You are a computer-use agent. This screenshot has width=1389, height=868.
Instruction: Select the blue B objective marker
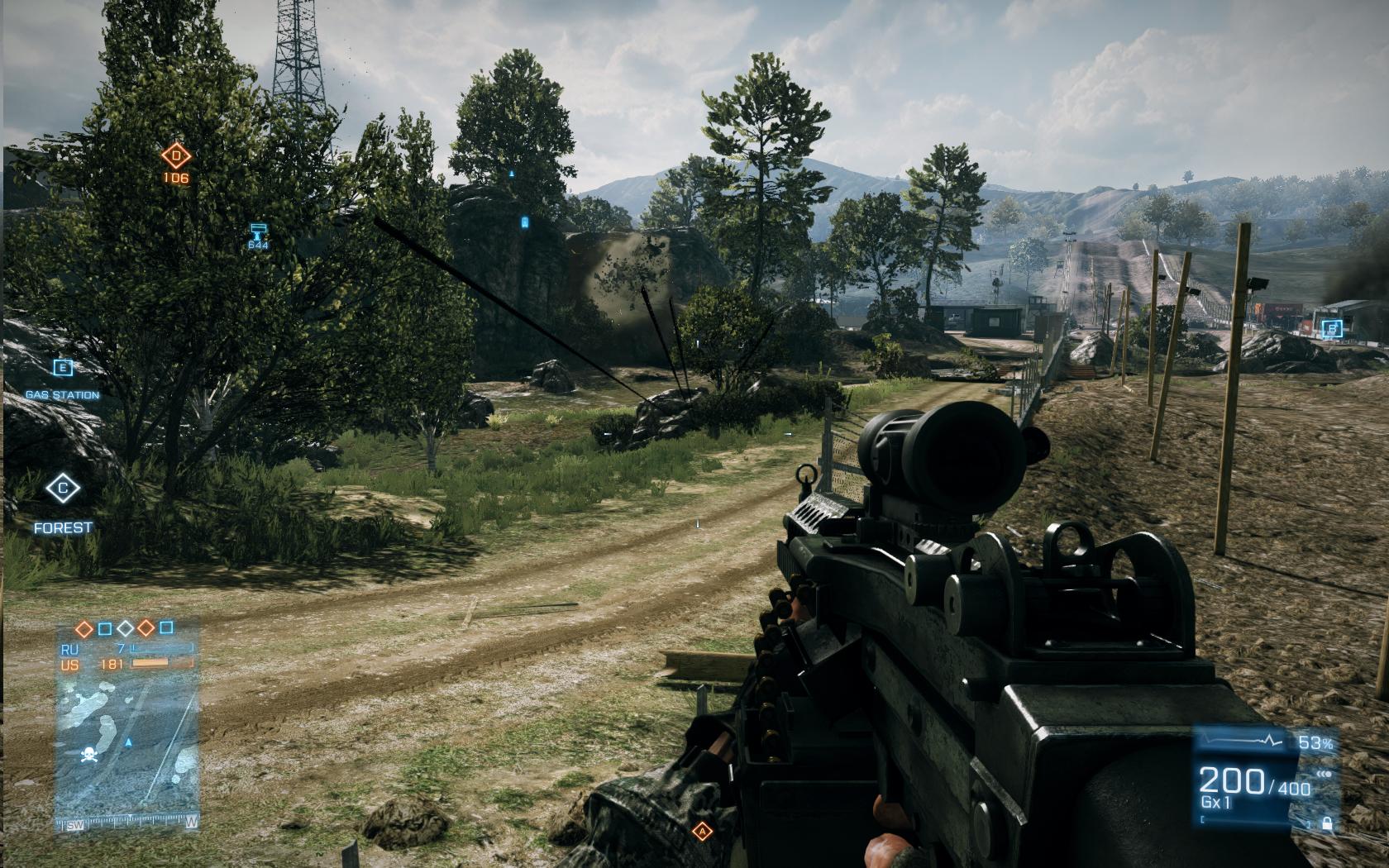point(1330,328)
